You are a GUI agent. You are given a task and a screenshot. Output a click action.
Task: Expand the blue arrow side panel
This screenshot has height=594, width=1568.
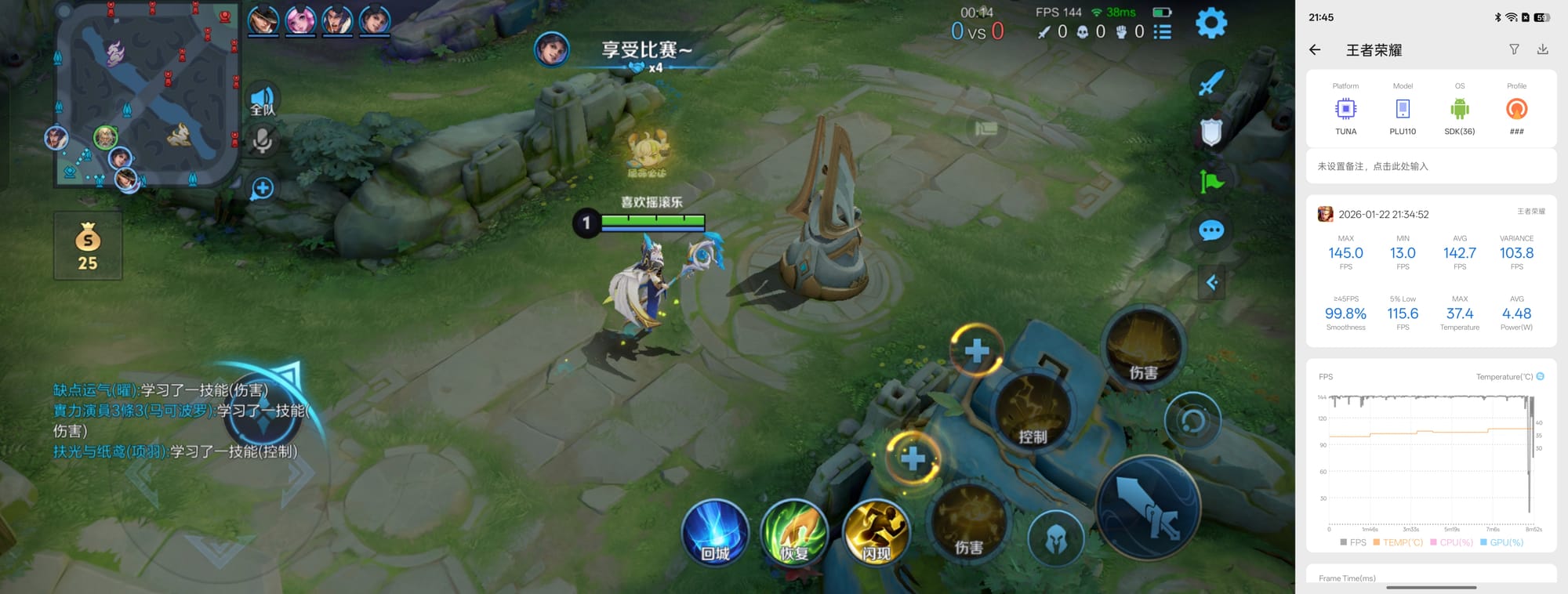(1211, 282)
